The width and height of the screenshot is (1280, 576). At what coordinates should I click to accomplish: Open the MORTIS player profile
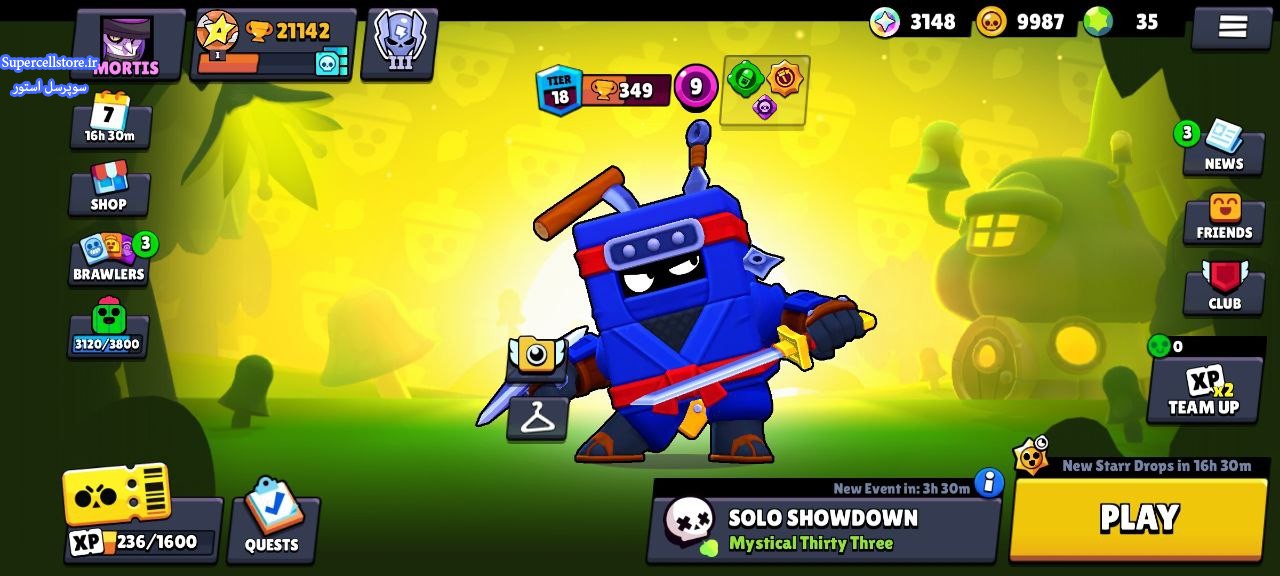[128, 45]
